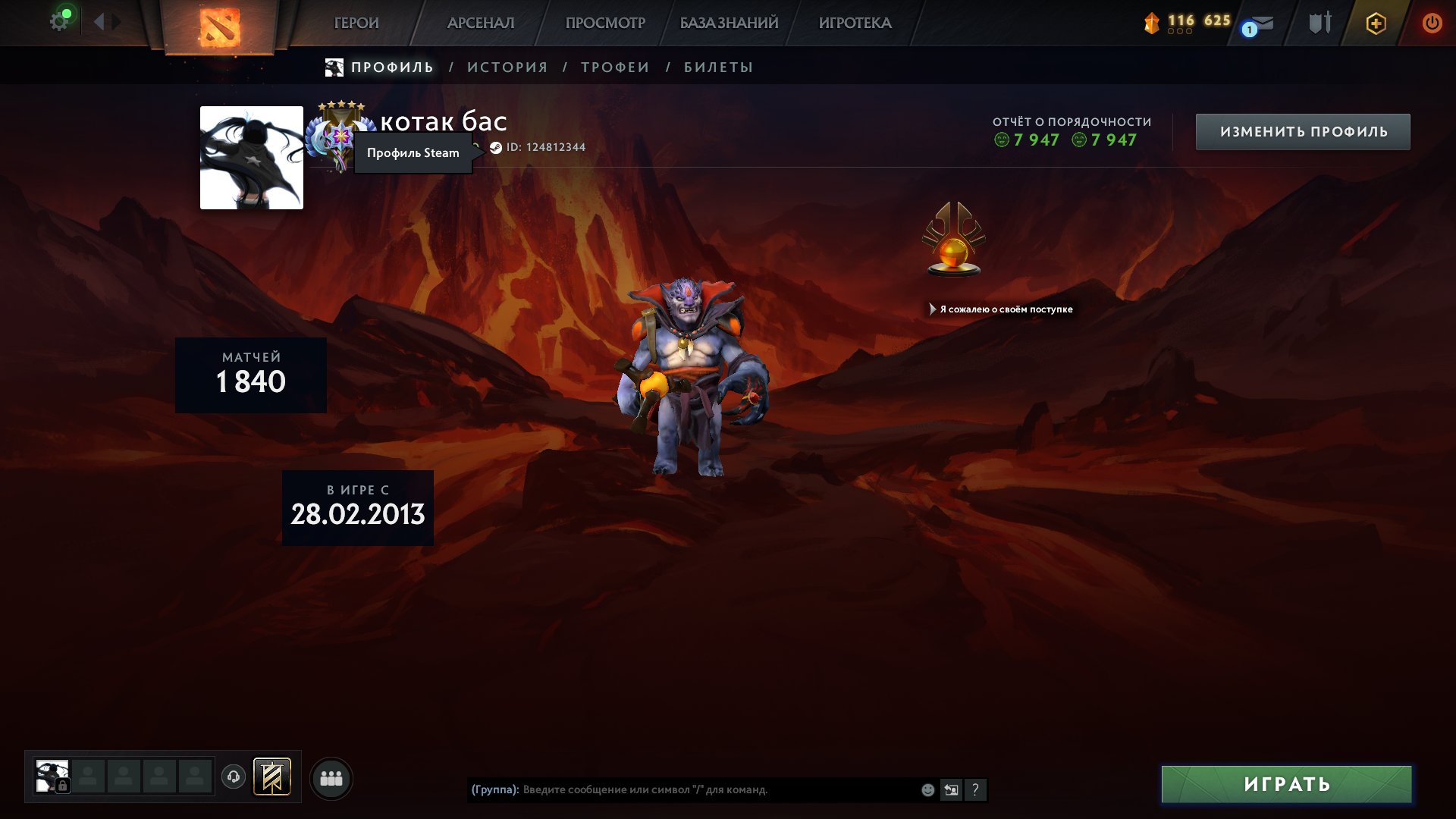
Task: Open the Armory shield and sword icon
Action: (1319, 23)
